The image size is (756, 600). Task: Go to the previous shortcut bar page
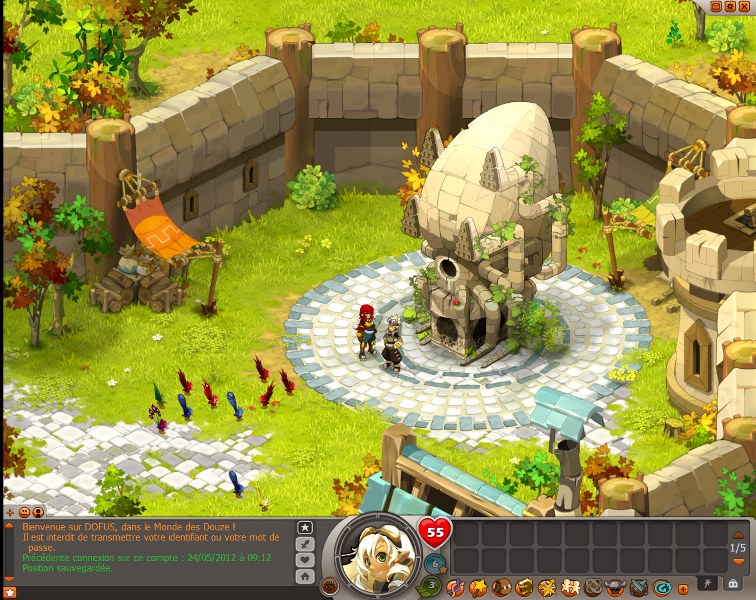pyautogui.click(x=738, y=535)
